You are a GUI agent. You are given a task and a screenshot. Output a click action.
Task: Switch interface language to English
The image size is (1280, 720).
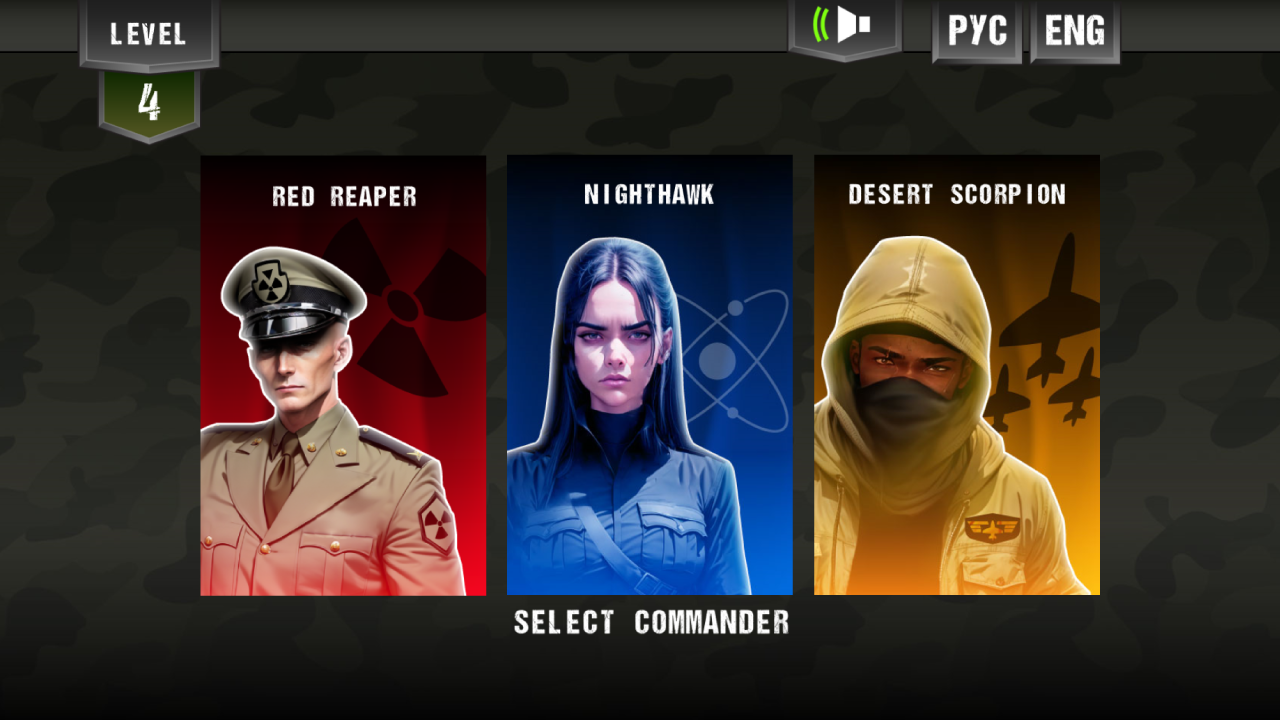point(1073,30)
